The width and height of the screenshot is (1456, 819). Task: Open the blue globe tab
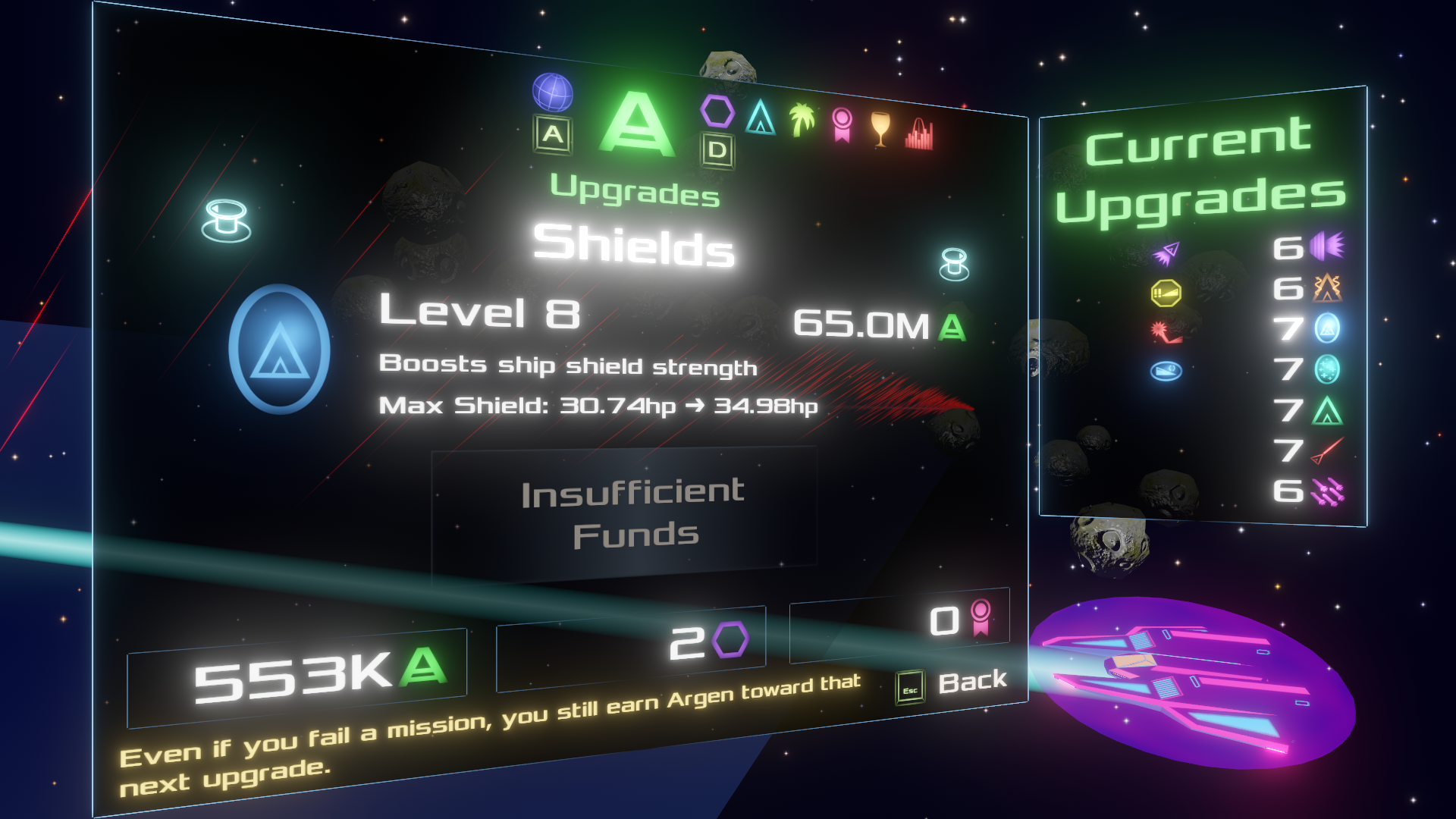552,93
